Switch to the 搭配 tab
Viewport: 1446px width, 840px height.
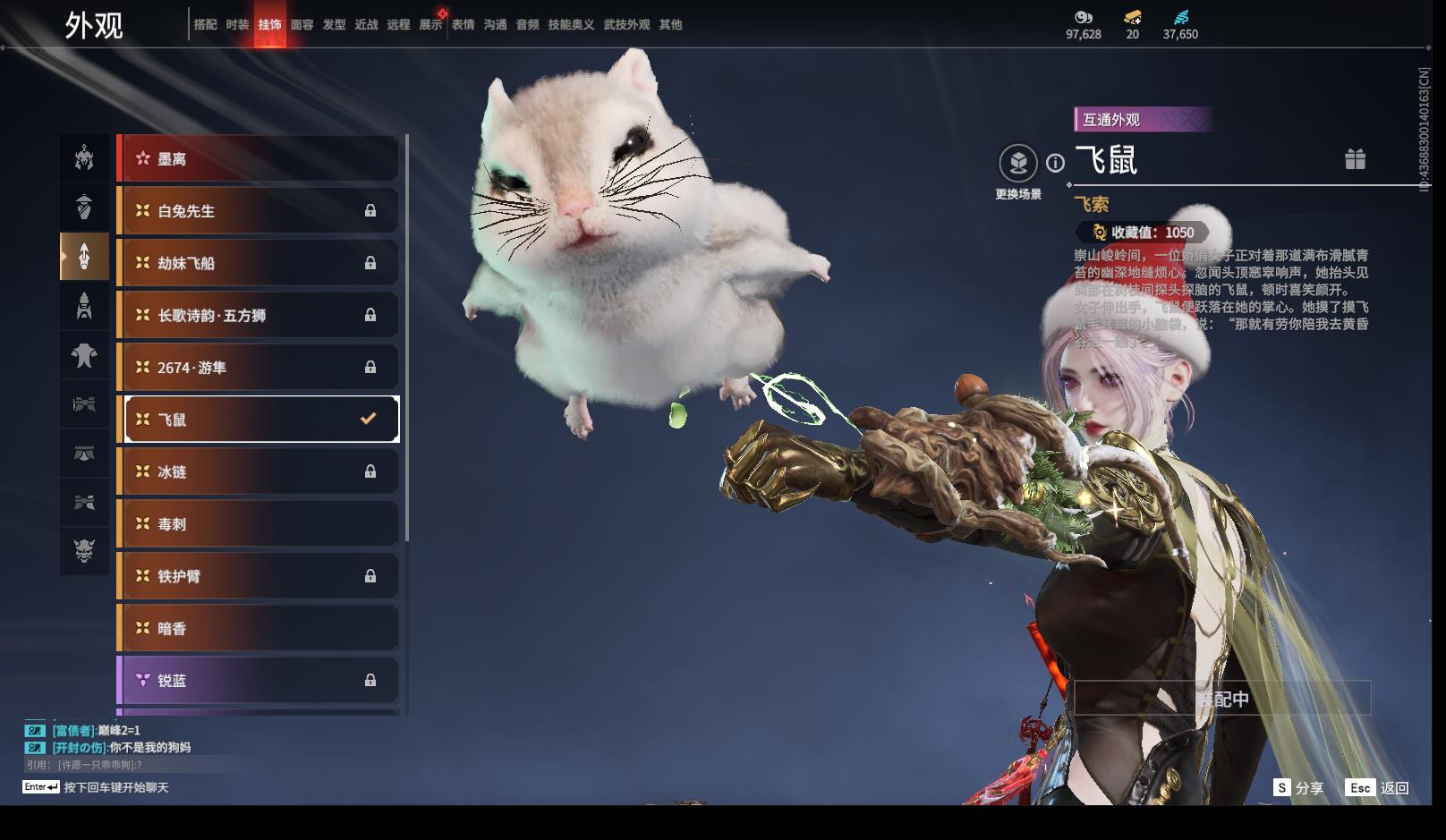(x=205, y=25)
